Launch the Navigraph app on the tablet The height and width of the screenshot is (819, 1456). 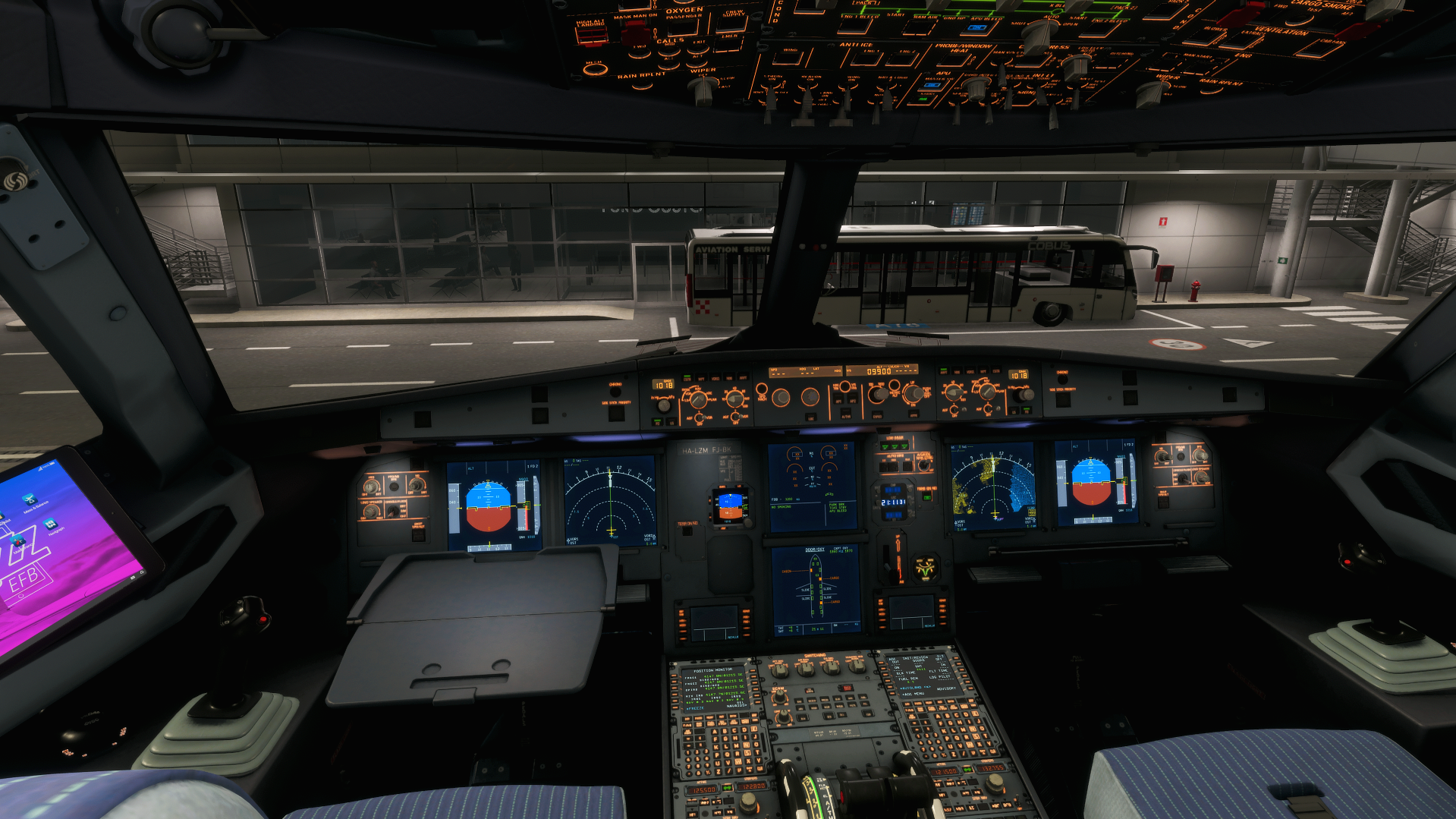click(x=51, y=525)
